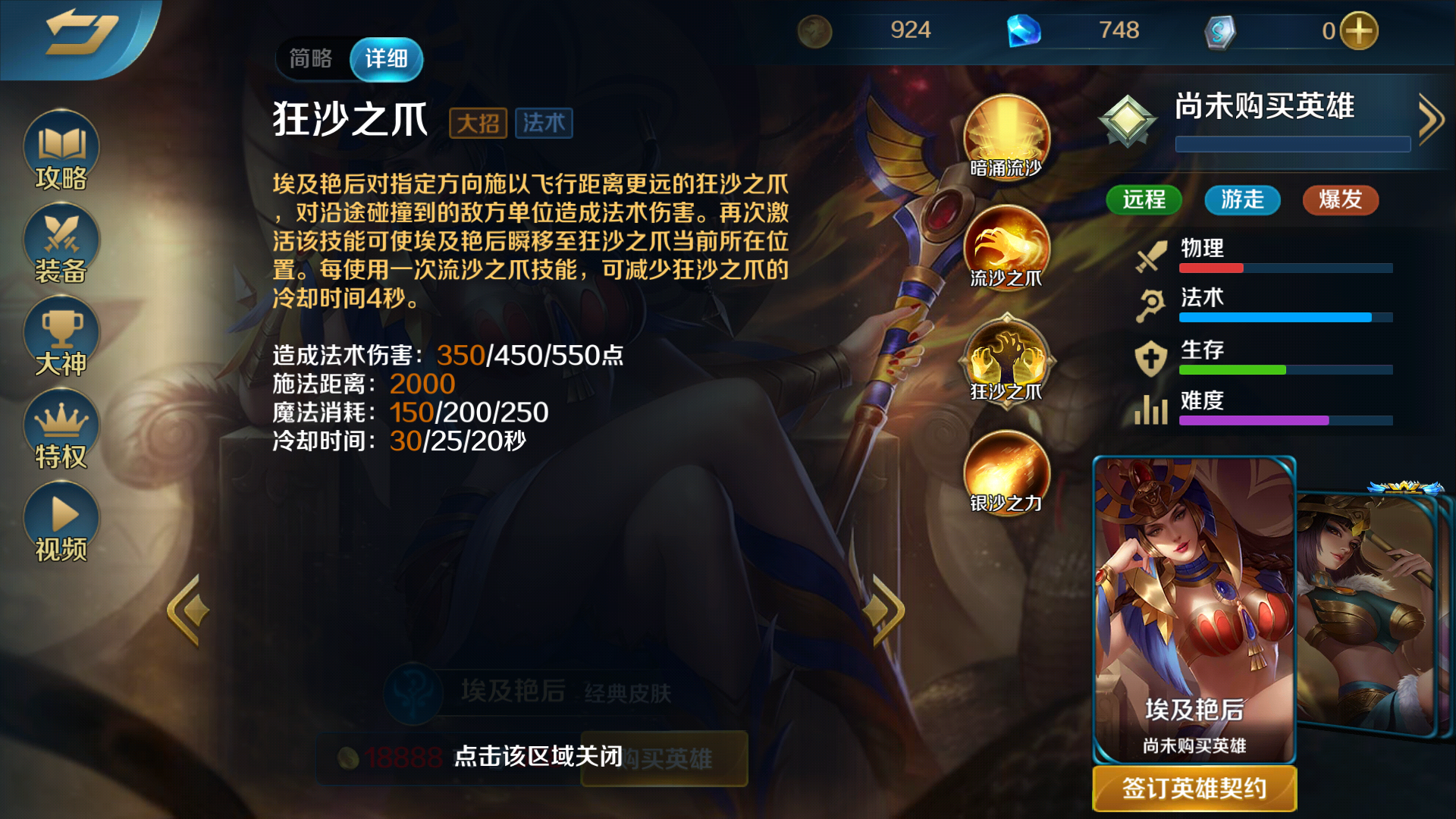Toggle the 爆发 (burst) hero tag
Image resolution: width=1456 pixels, height=819 pixels.
[x=1340, y=200]
